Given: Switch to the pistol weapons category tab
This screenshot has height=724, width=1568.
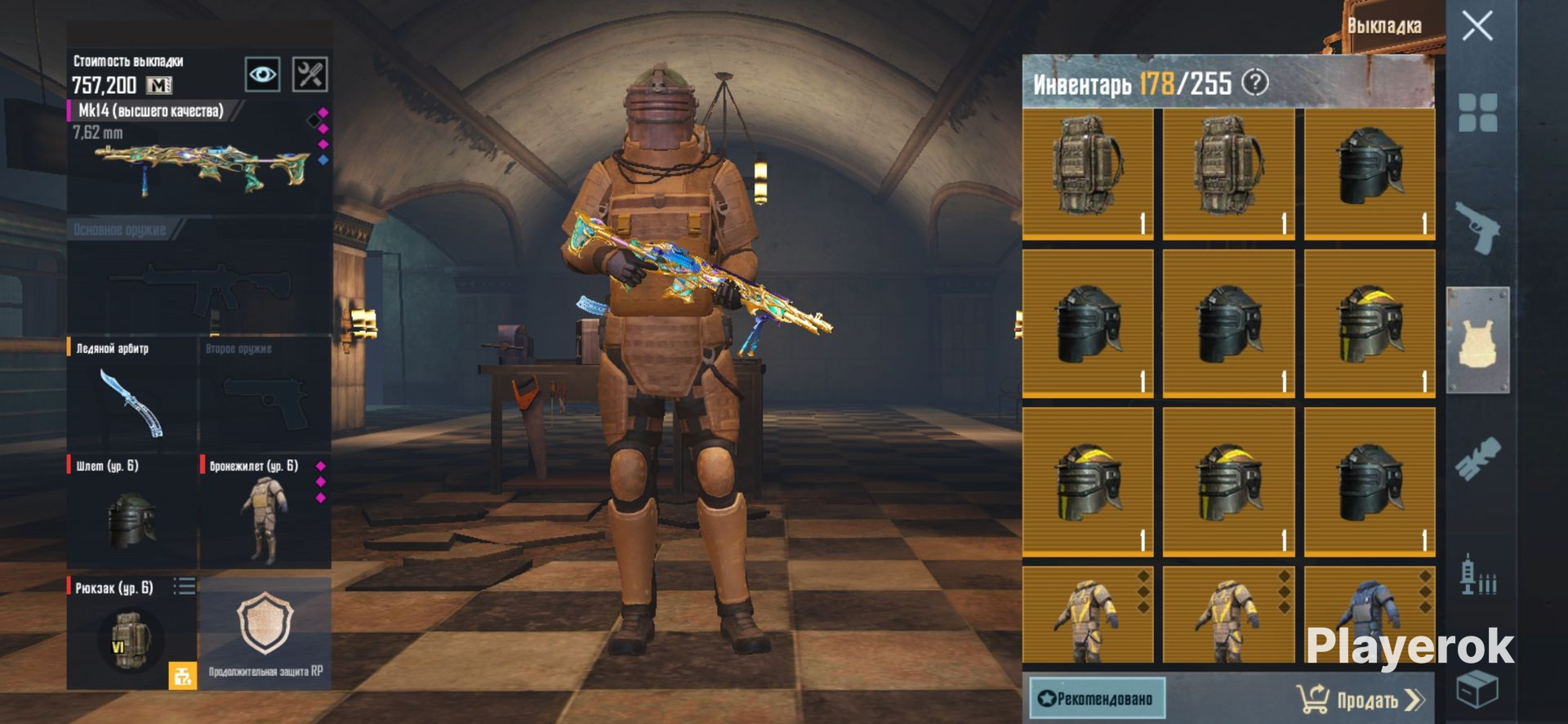Looking at the screenshot, I should point(1477,227).
